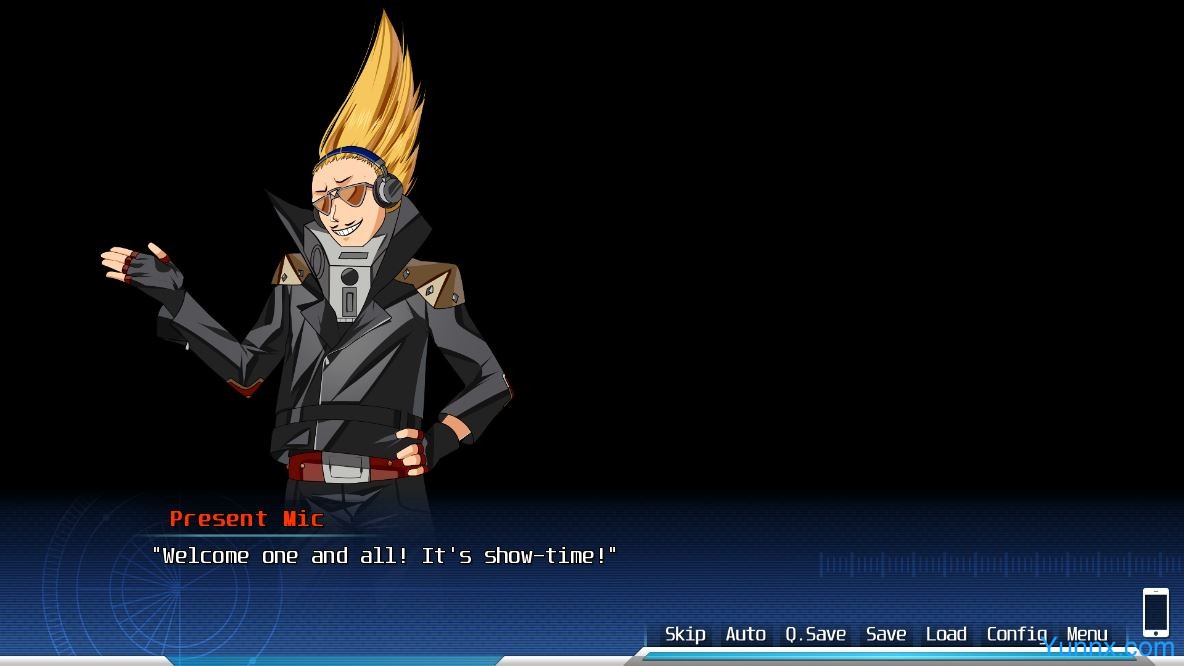Enable Auto text advance

(x=745, y=634)
